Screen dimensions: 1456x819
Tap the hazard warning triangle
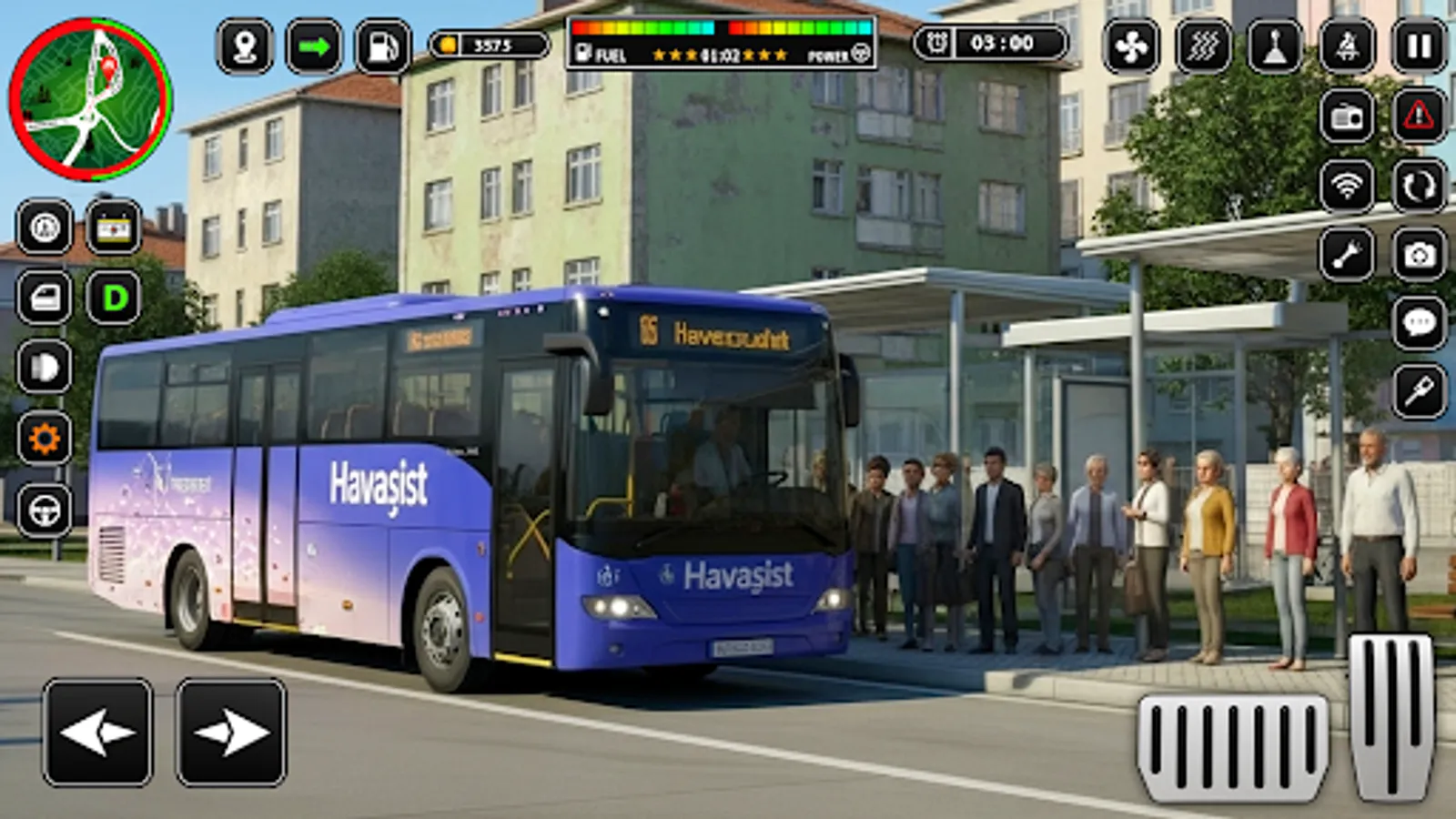click(x=1416, y=116)
